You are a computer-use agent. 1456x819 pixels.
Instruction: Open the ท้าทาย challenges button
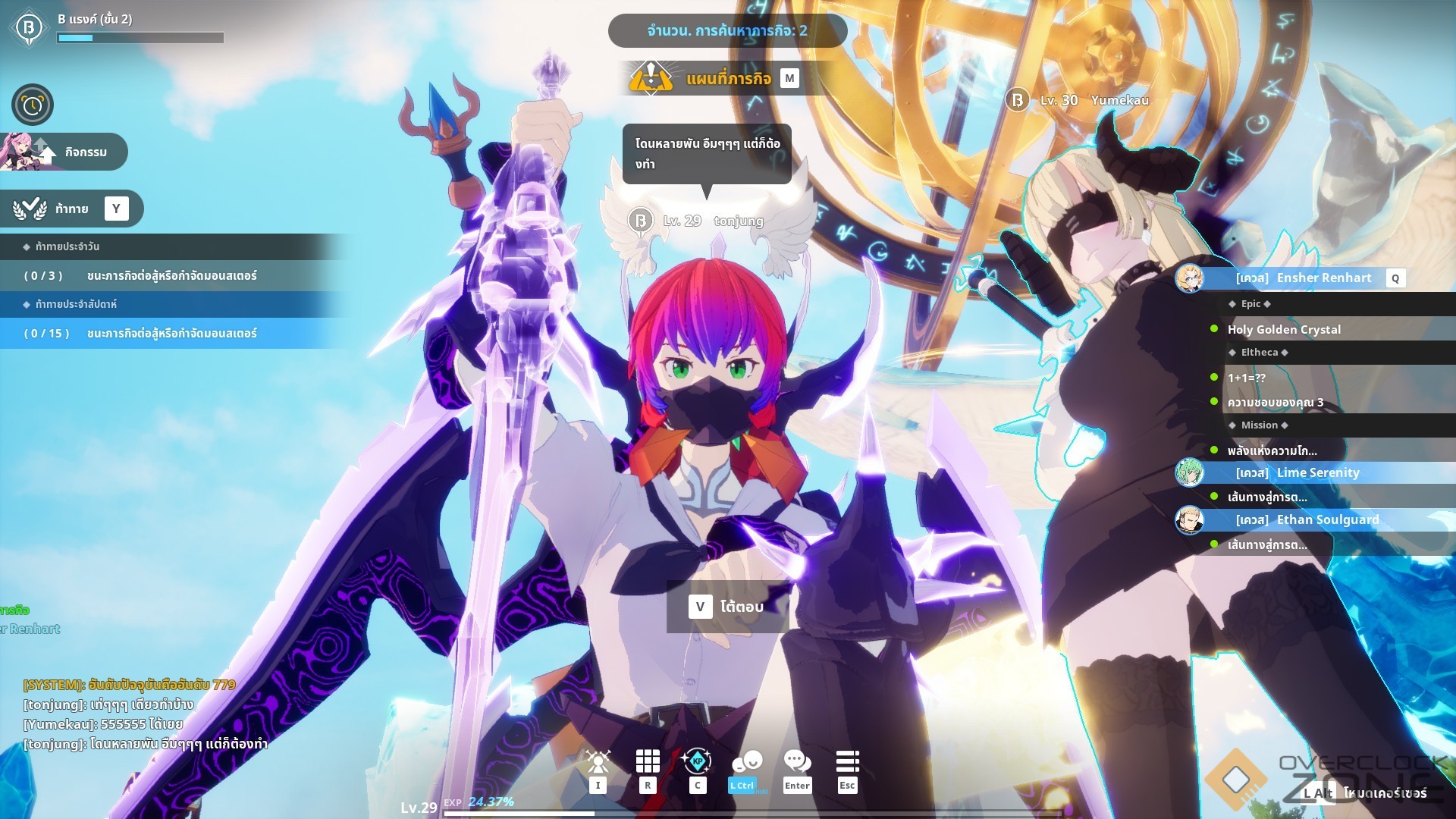click(73, 209)
